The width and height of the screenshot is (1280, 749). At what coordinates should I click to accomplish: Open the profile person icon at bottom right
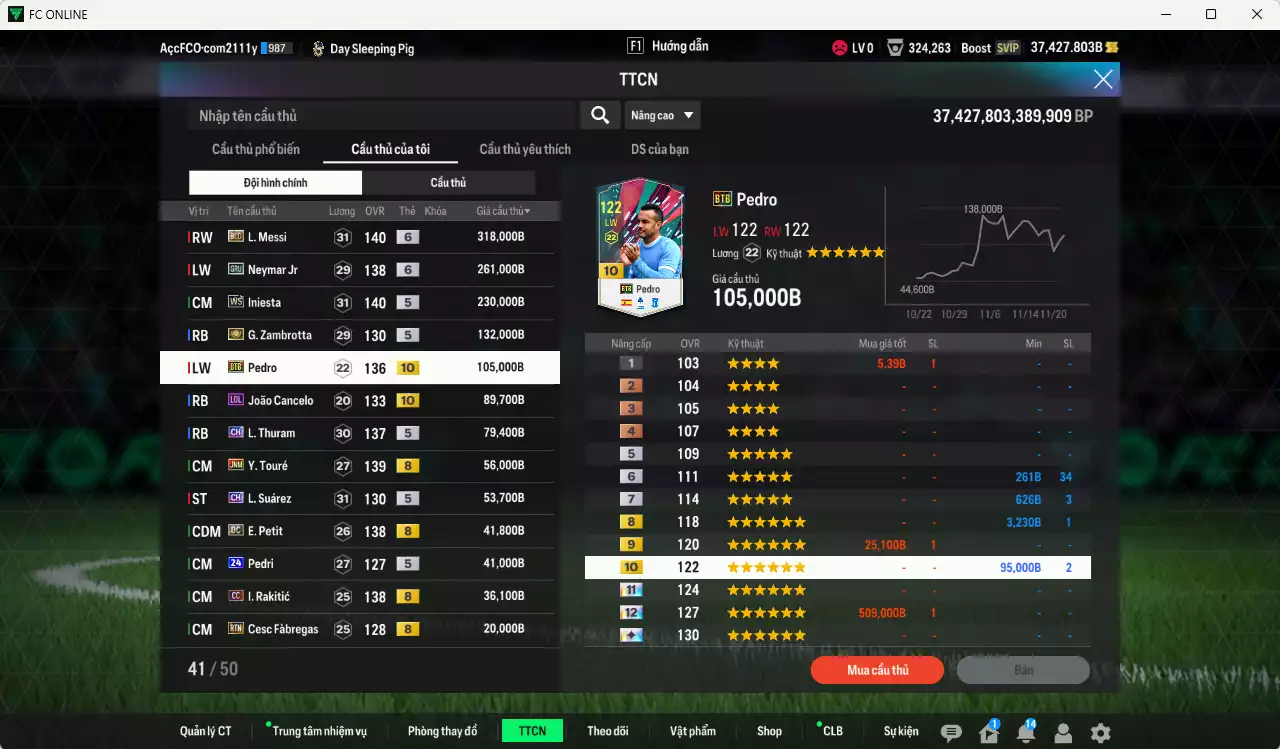pyautogui.click(x=1062, y=732)
